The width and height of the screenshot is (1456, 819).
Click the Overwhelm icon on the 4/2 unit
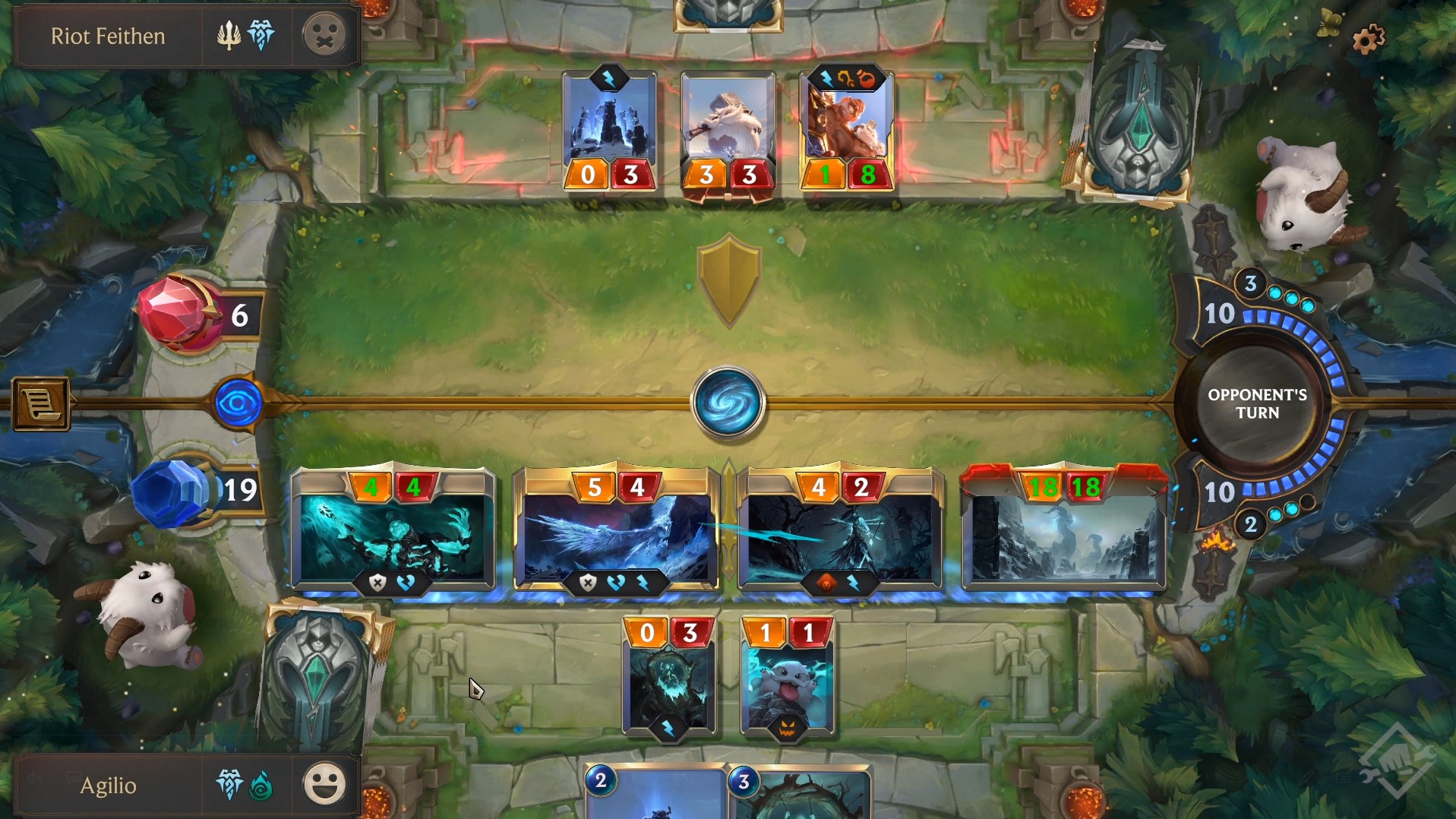[x=828, y=583]
